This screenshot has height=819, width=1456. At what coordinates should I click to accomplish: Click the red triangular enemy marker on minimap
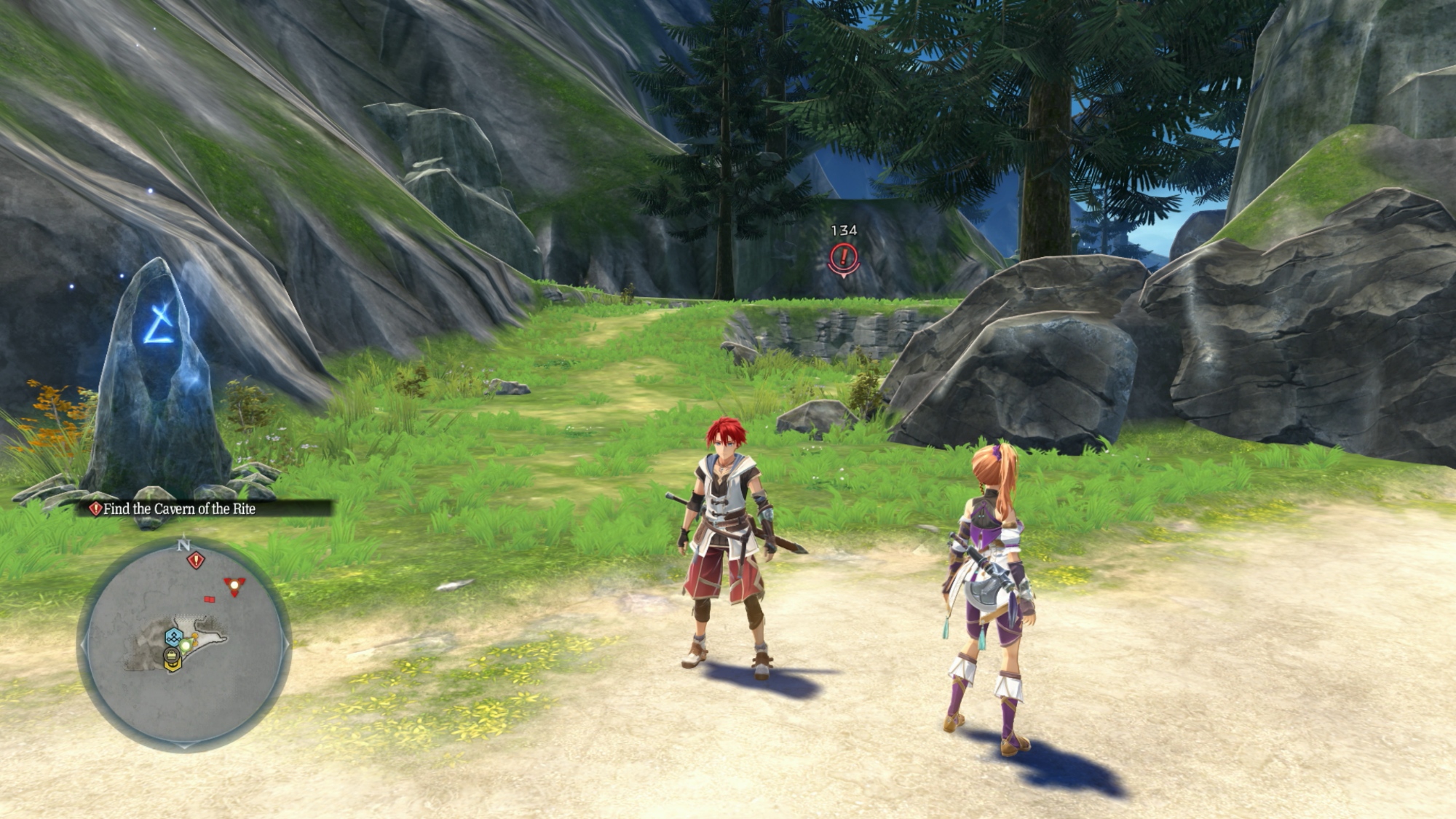(234, 585)
